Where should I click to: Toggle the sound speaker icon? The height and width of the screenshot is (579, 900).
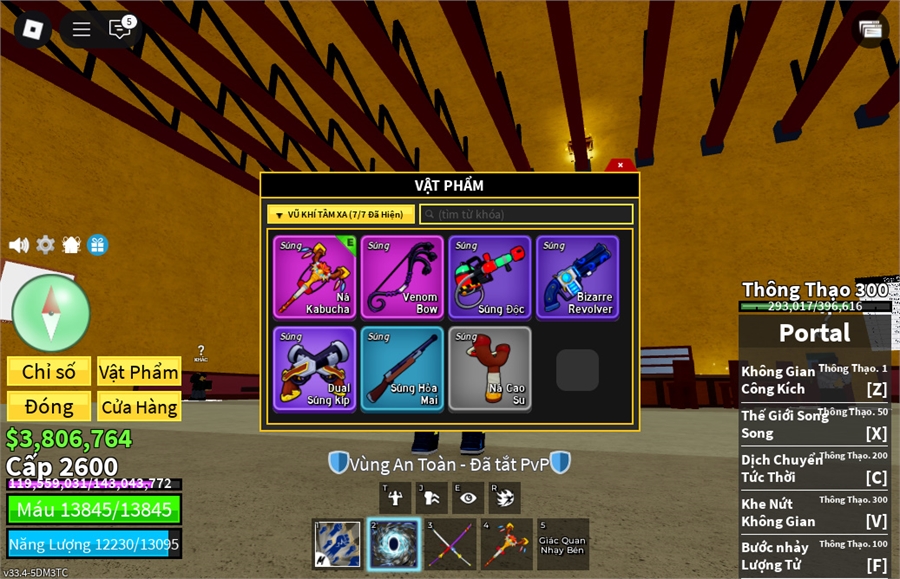(x=19, y=245)
